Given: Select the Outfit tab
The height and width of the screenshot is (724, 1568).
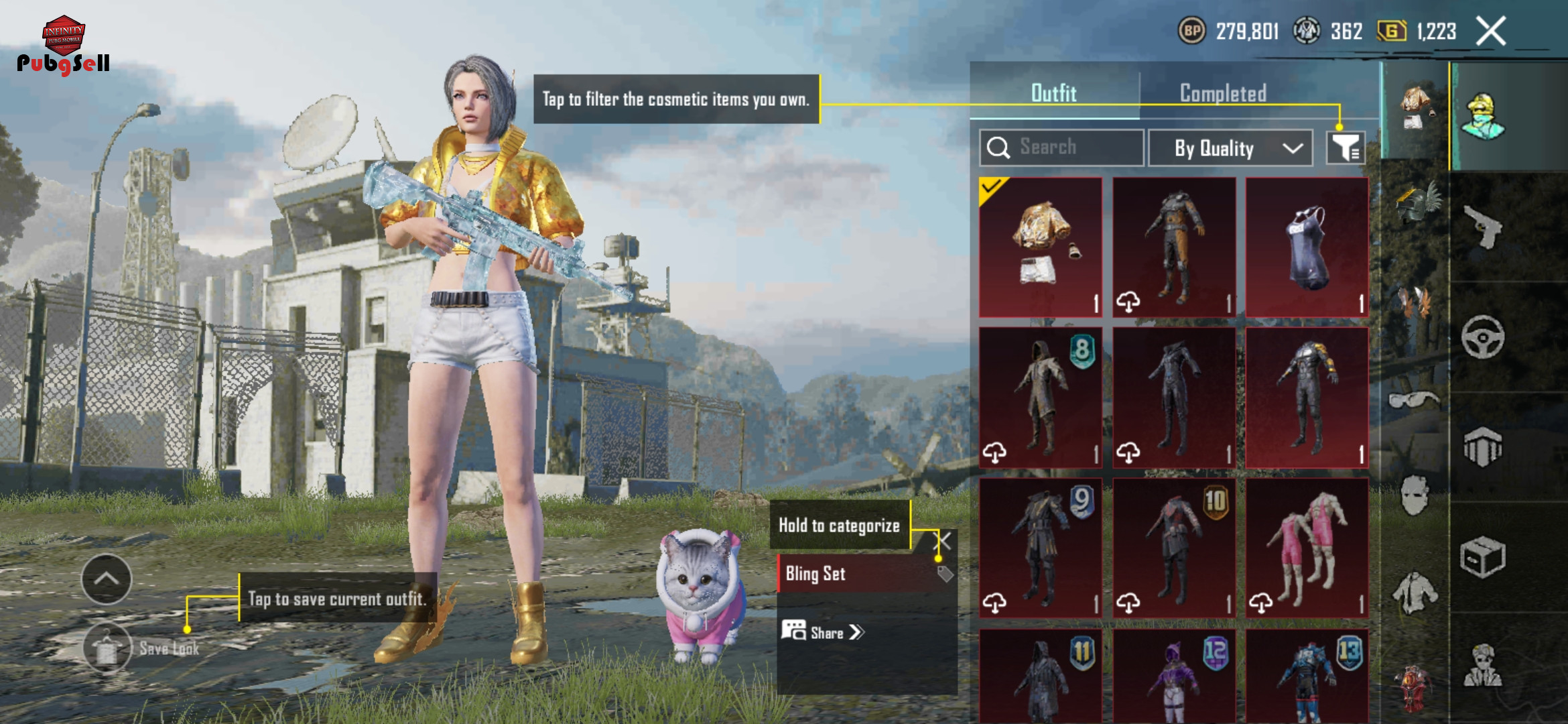Looking at the screenshot, I should tap(1054, 93).
